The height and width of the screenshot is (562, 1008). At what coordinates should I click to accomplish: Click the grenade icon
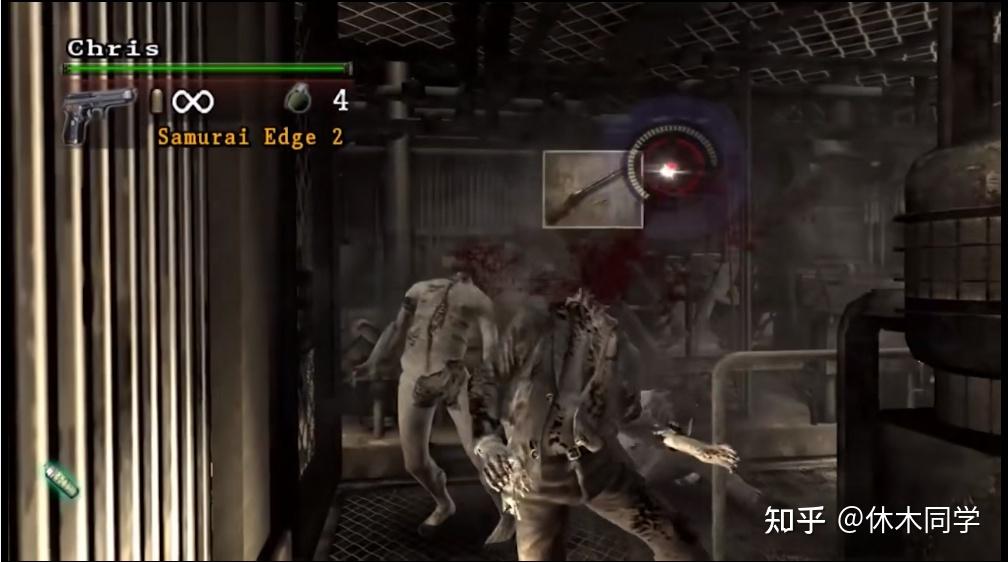298,98
